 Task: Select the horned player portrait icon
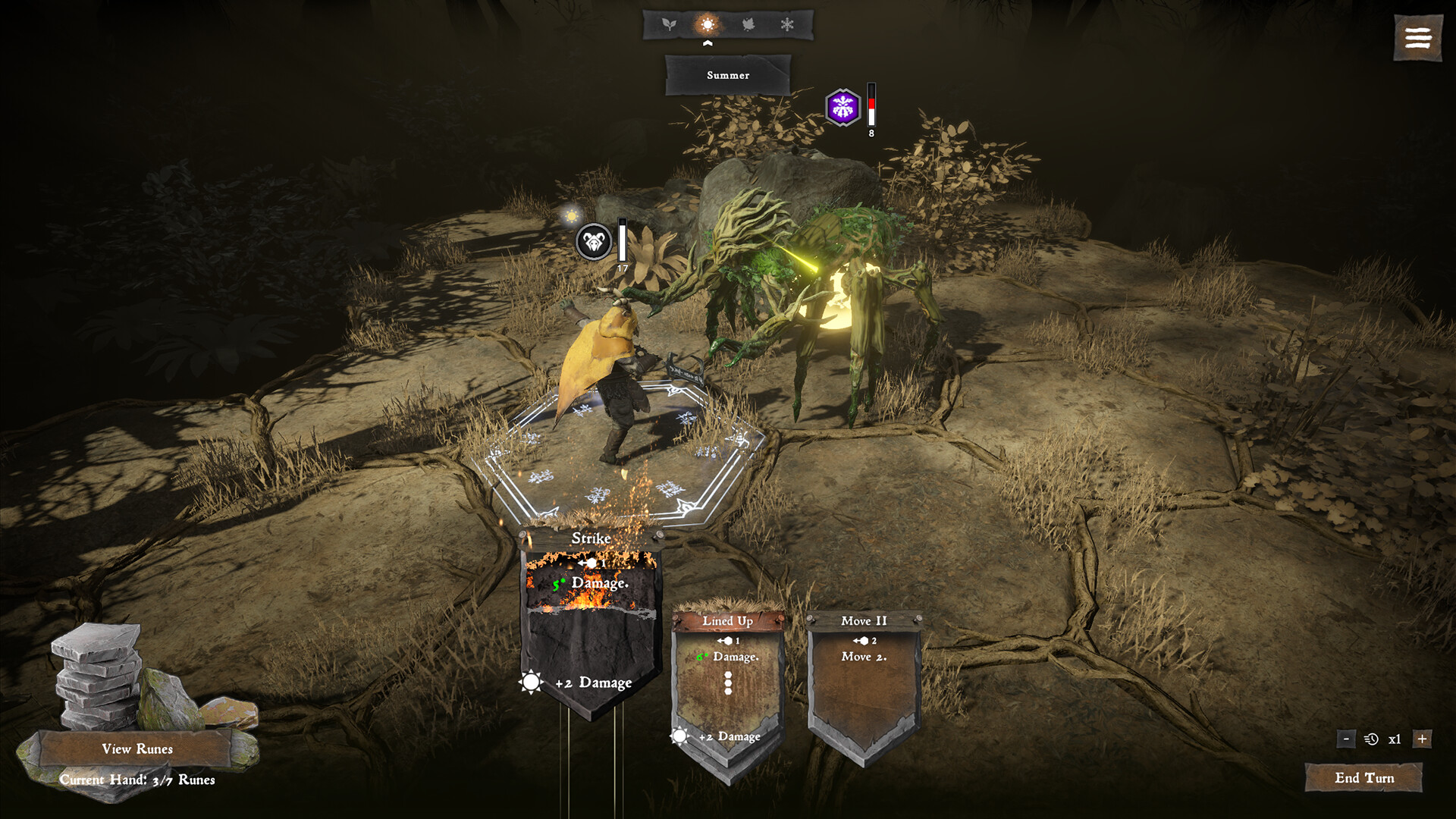(x=594, y=243)
